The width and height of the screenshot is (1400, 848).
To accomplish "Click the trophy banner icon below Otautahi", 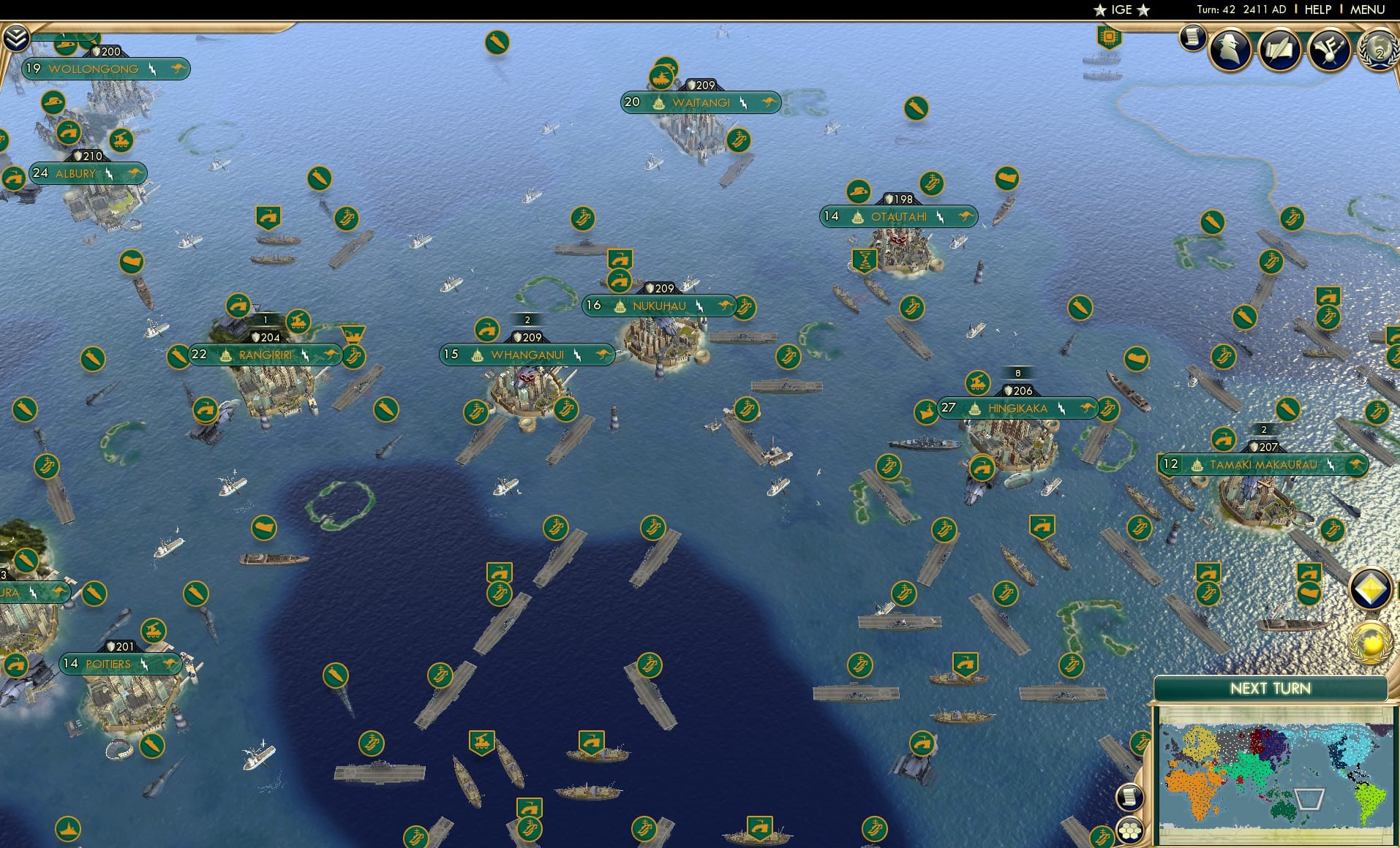I will click(863, 258).
